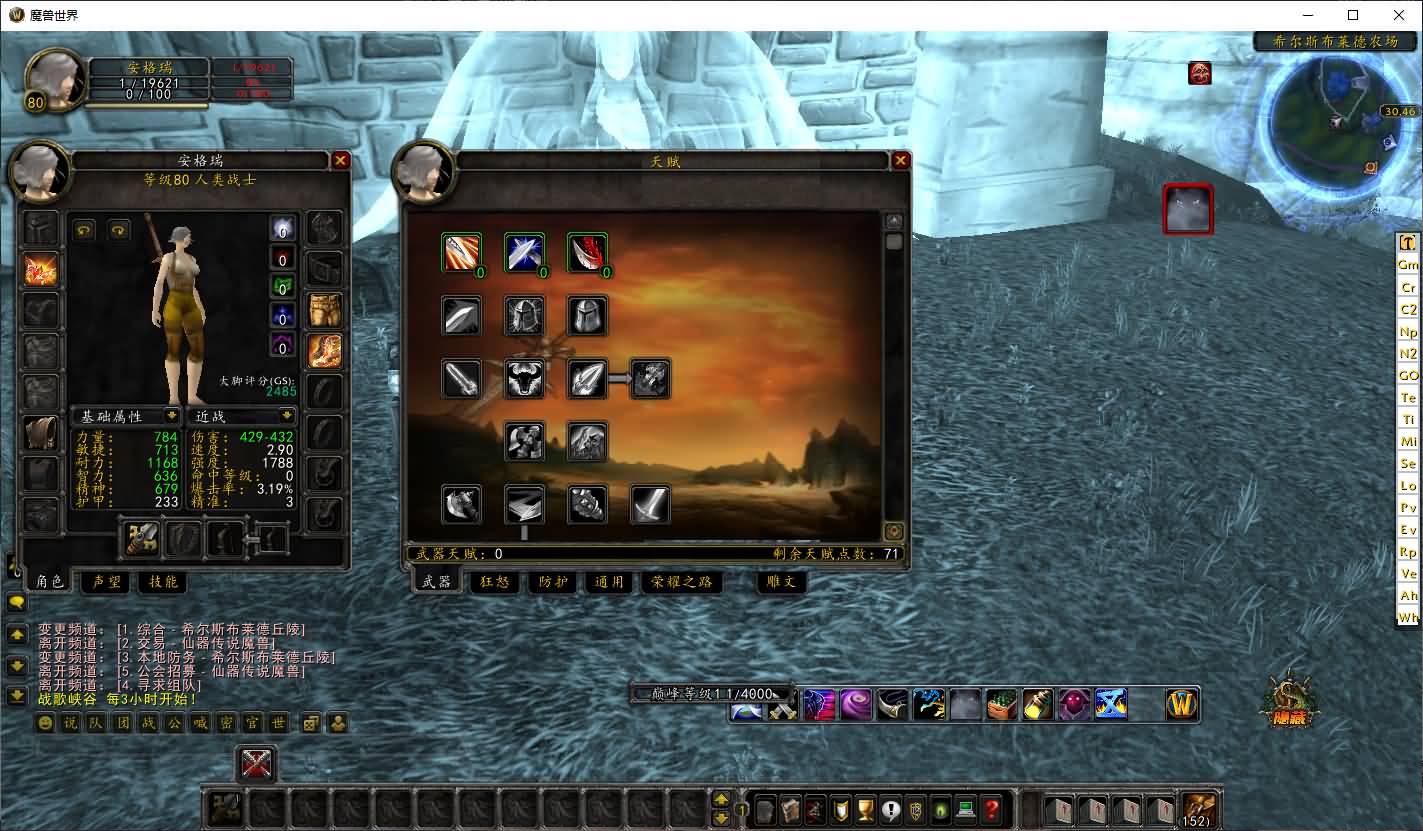Viewport: 1423px width, 831px height.
Task: Select the 世 world chat channel button
Action: (278, 723)
